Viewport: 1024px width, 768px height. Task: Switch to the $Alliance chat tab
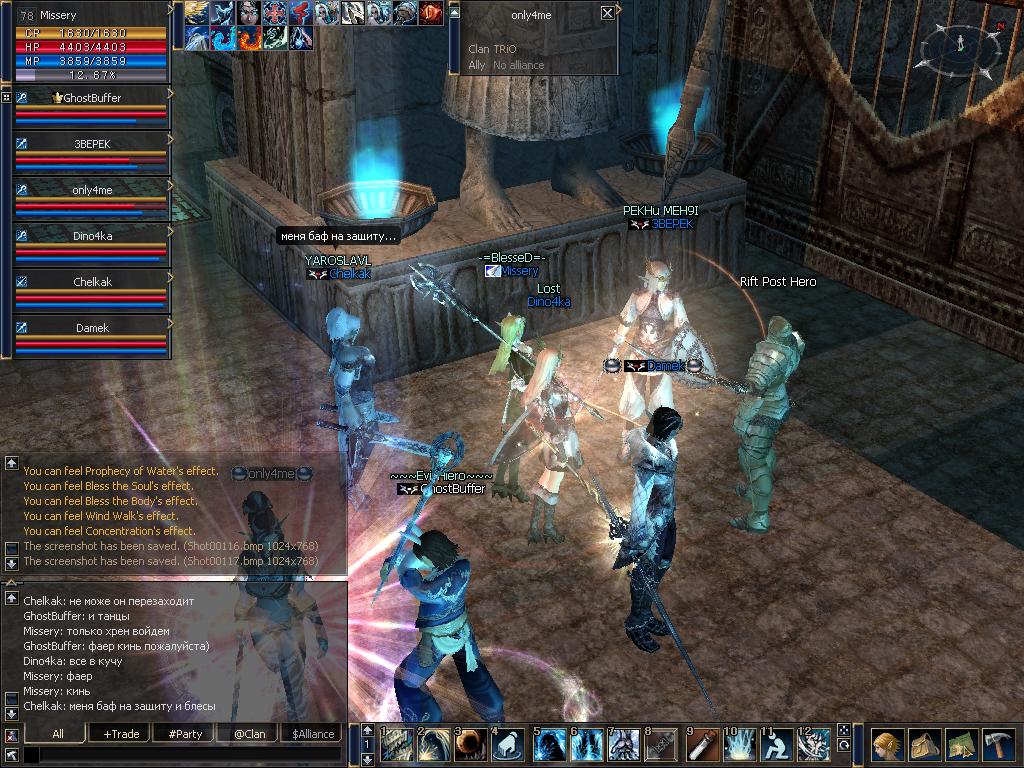pos(312,734)
